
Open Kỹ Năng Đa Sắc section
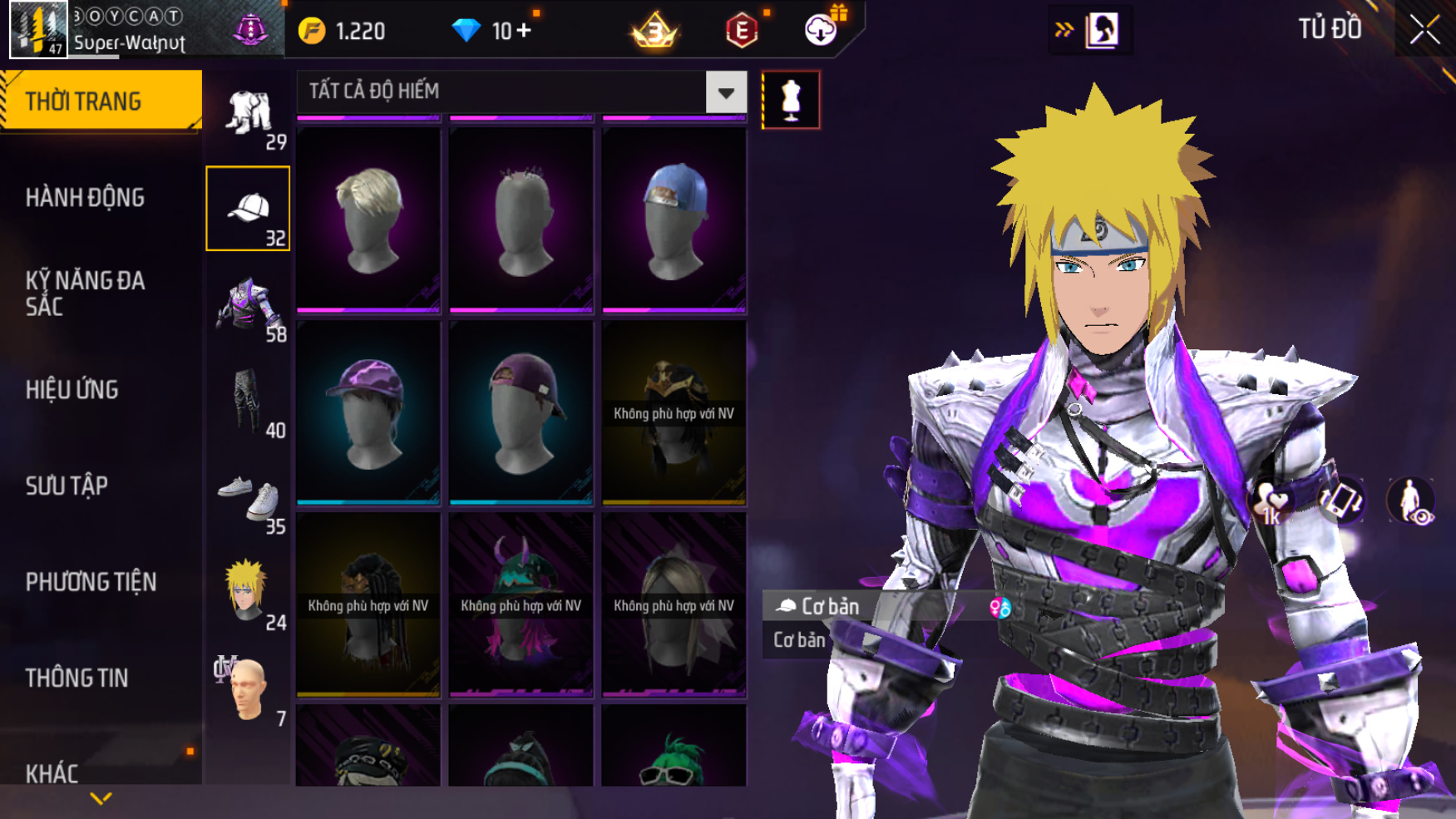85,294
